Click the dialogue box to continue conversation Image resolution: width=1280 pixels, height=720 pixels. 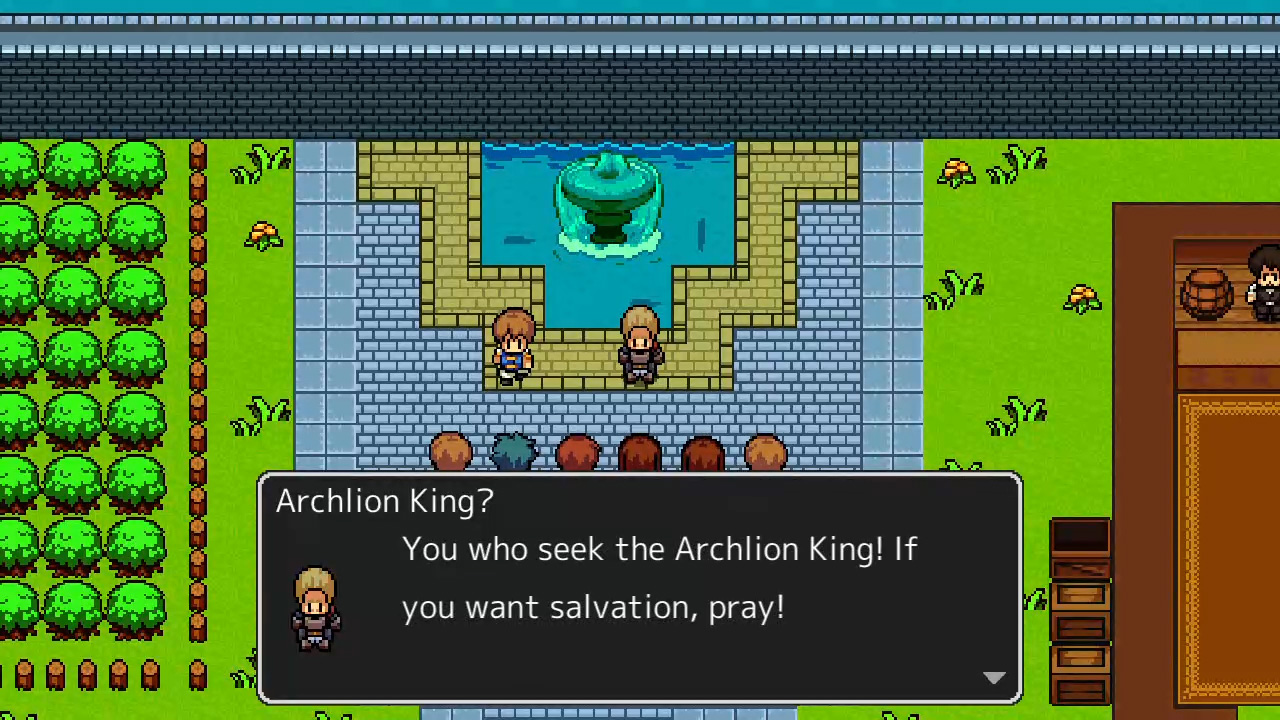(640, 590)
